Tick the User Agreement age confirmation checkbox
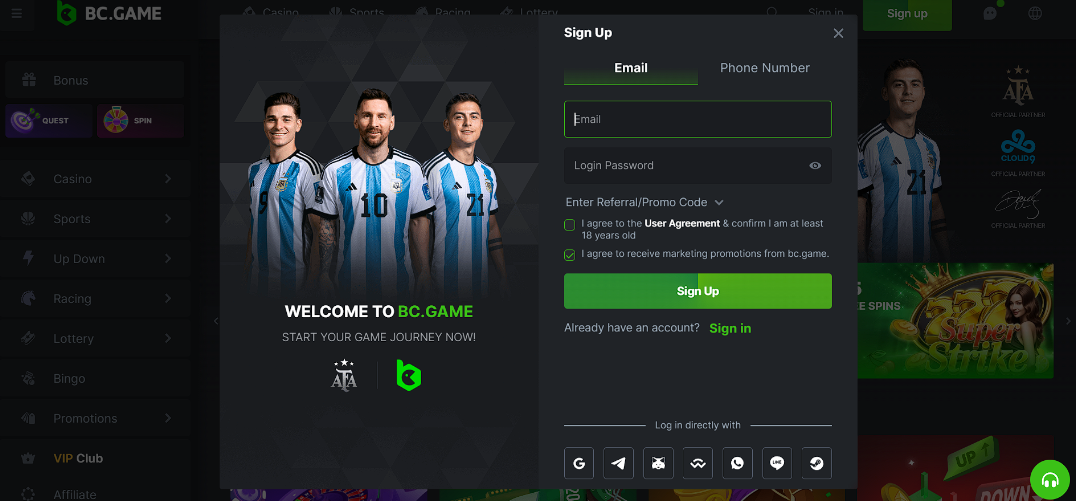This screenshot has height=501, width=1076. click(x=570, y=225)
